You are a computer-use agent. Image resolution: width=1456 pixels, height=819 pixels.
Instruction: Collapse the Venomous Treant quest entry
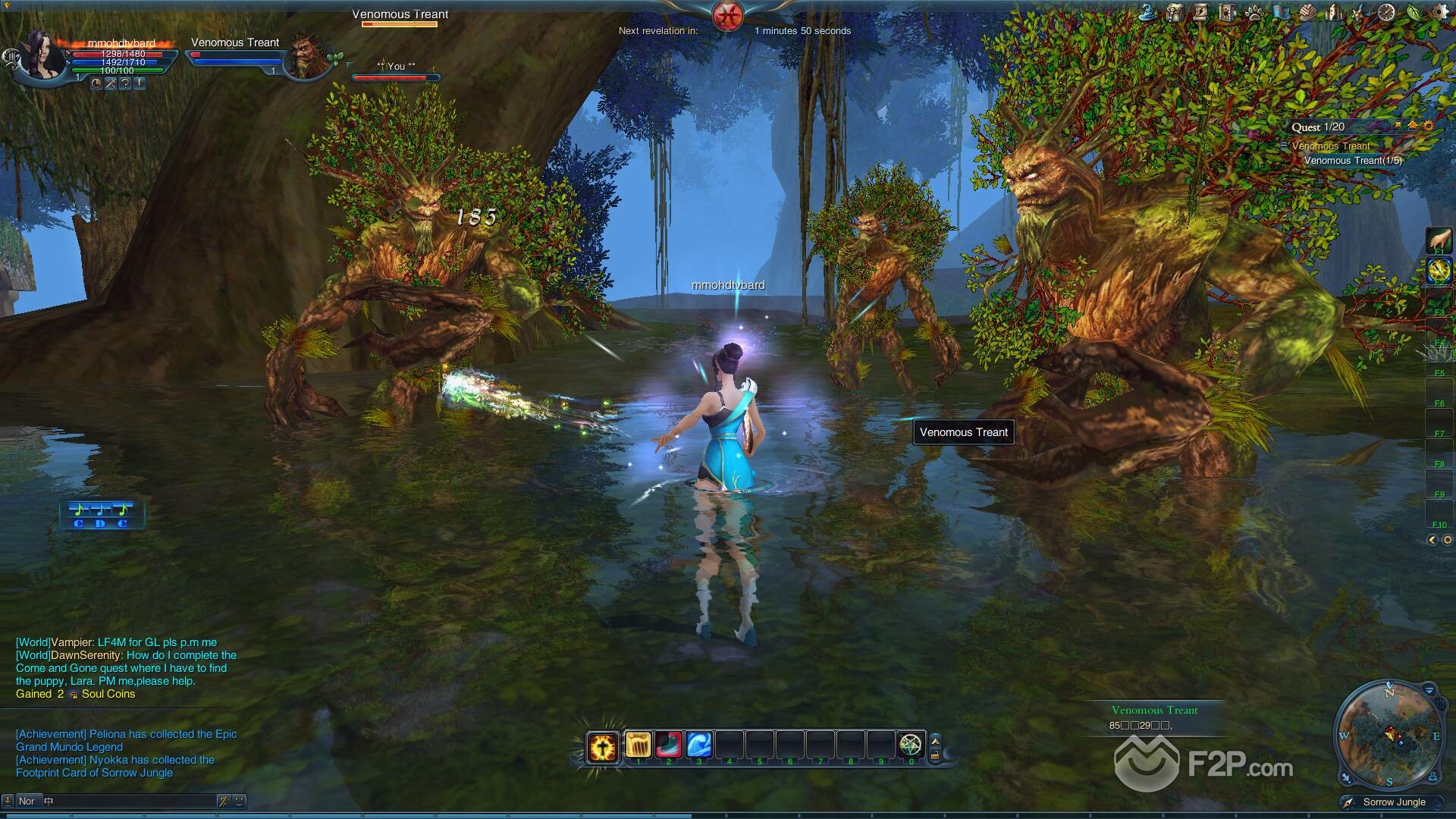click(1284, 146)
